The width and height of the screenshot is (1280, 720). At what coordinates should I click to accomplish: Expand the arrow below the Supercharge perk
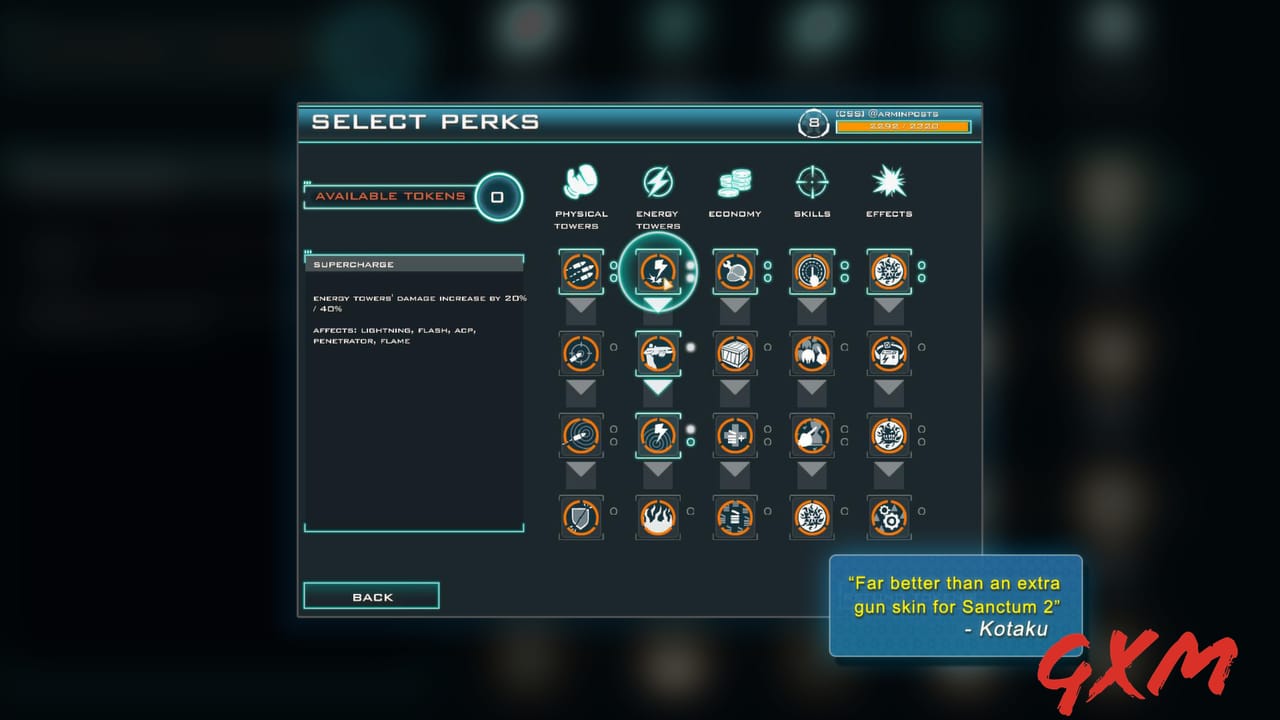click(658, 303)
